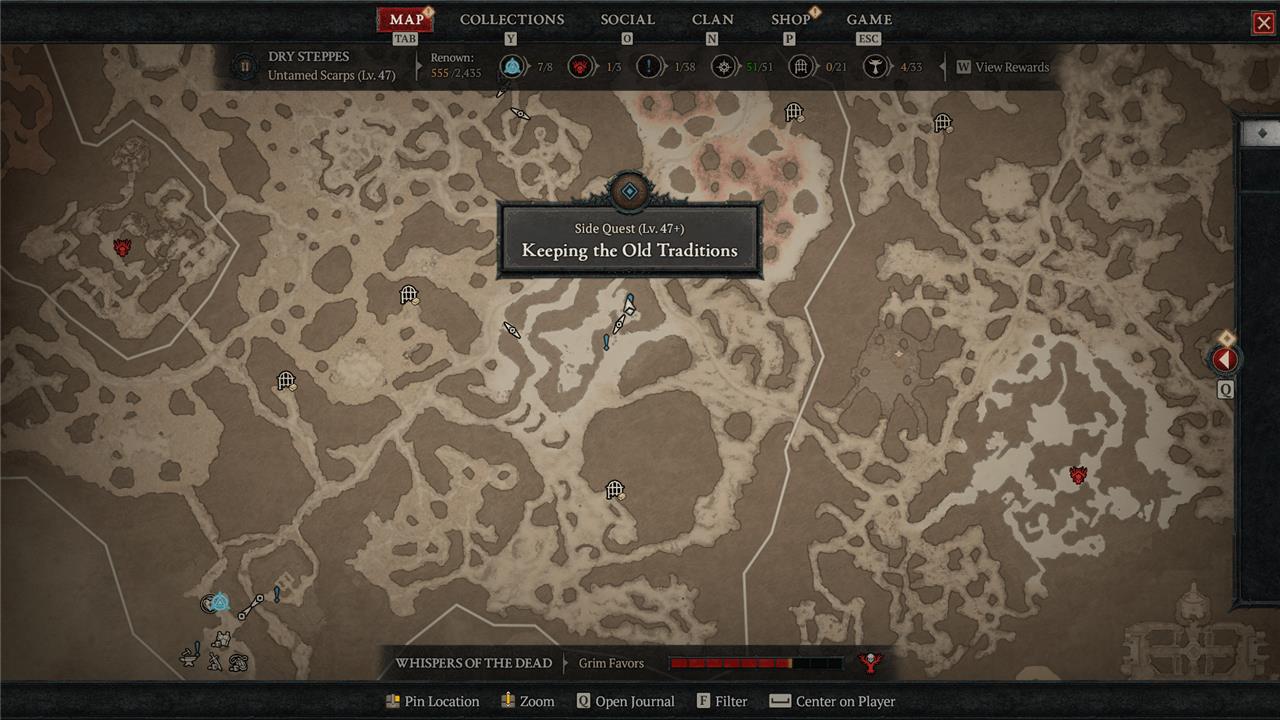
Task: Go to the Shop tab
Action: (790, 20)
